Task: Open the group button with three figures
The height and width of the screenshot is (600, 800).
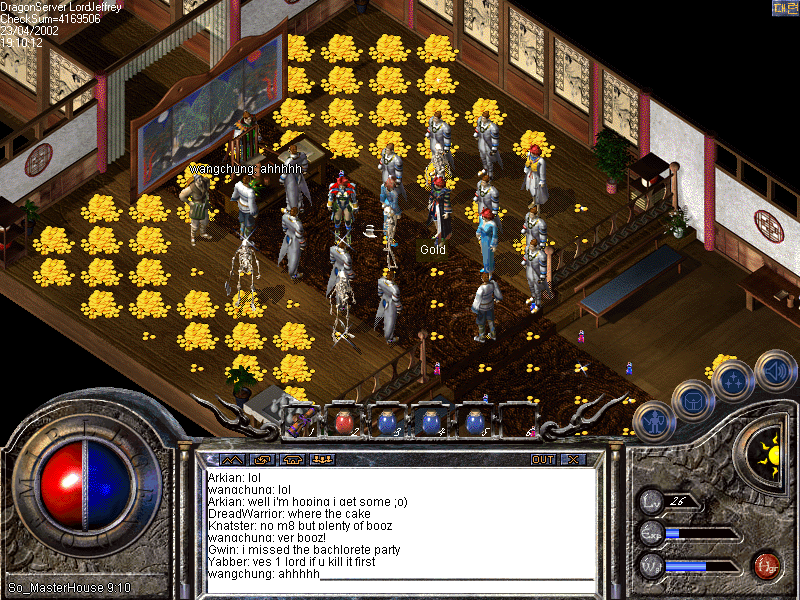Action: (323, 460)
